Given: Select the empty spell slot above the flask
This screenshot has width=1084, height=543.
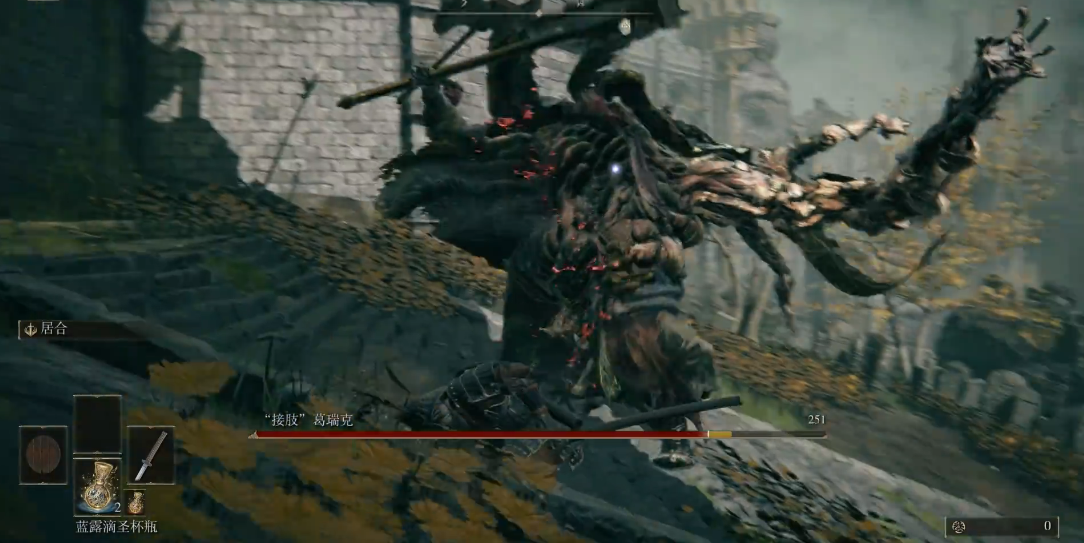Looking at the screenshot, I should (97, 424).
